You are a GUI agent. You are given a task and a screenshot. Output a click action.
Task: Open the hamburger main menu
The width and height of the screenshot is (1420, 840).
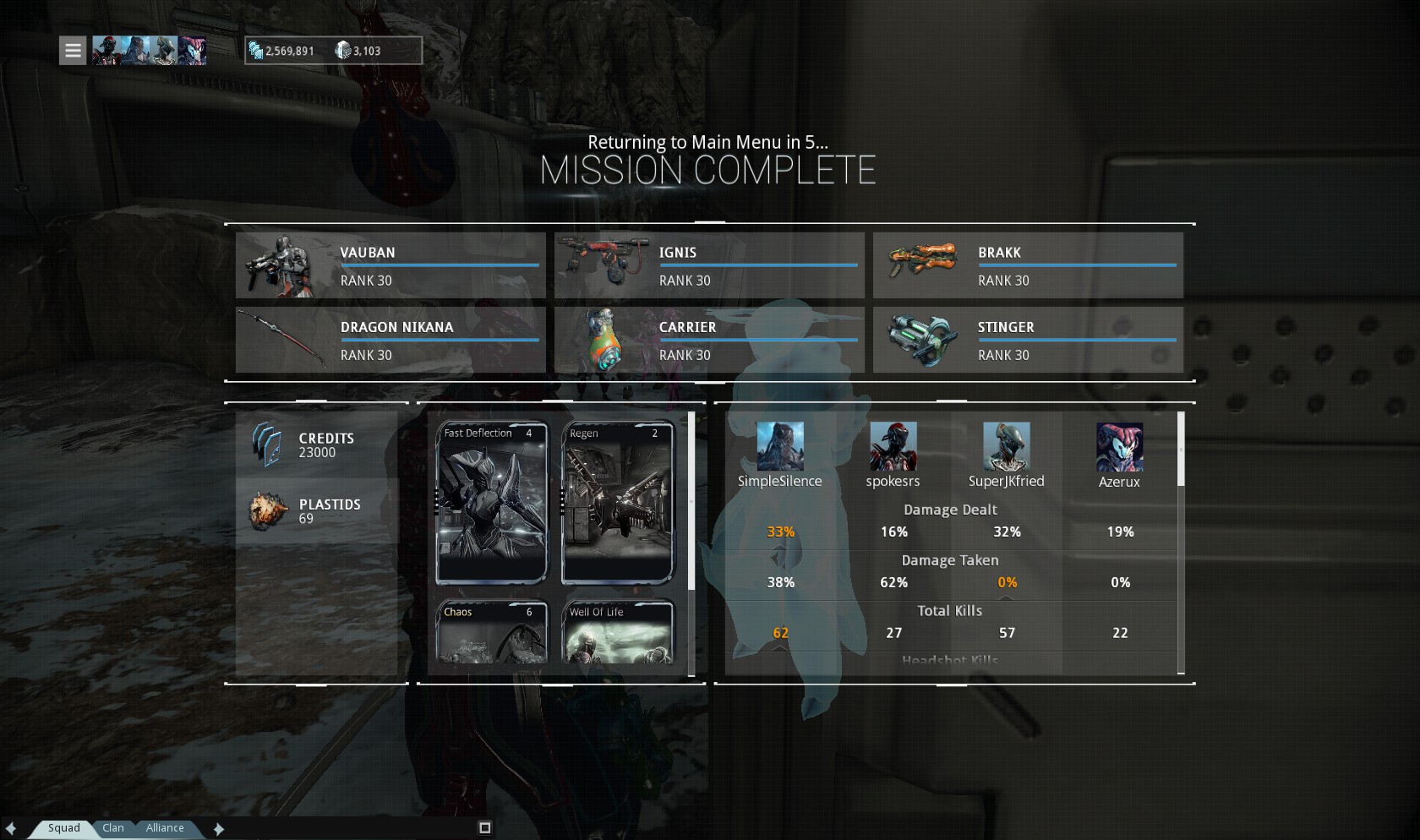point(73,51)
